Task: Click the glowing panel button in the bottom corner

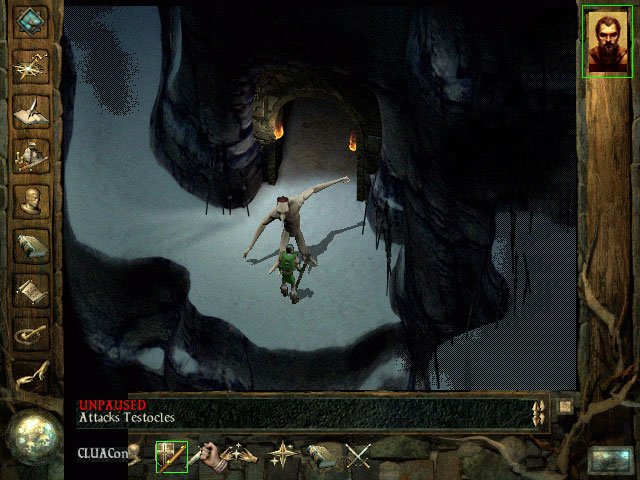Action: pos(609,459)
